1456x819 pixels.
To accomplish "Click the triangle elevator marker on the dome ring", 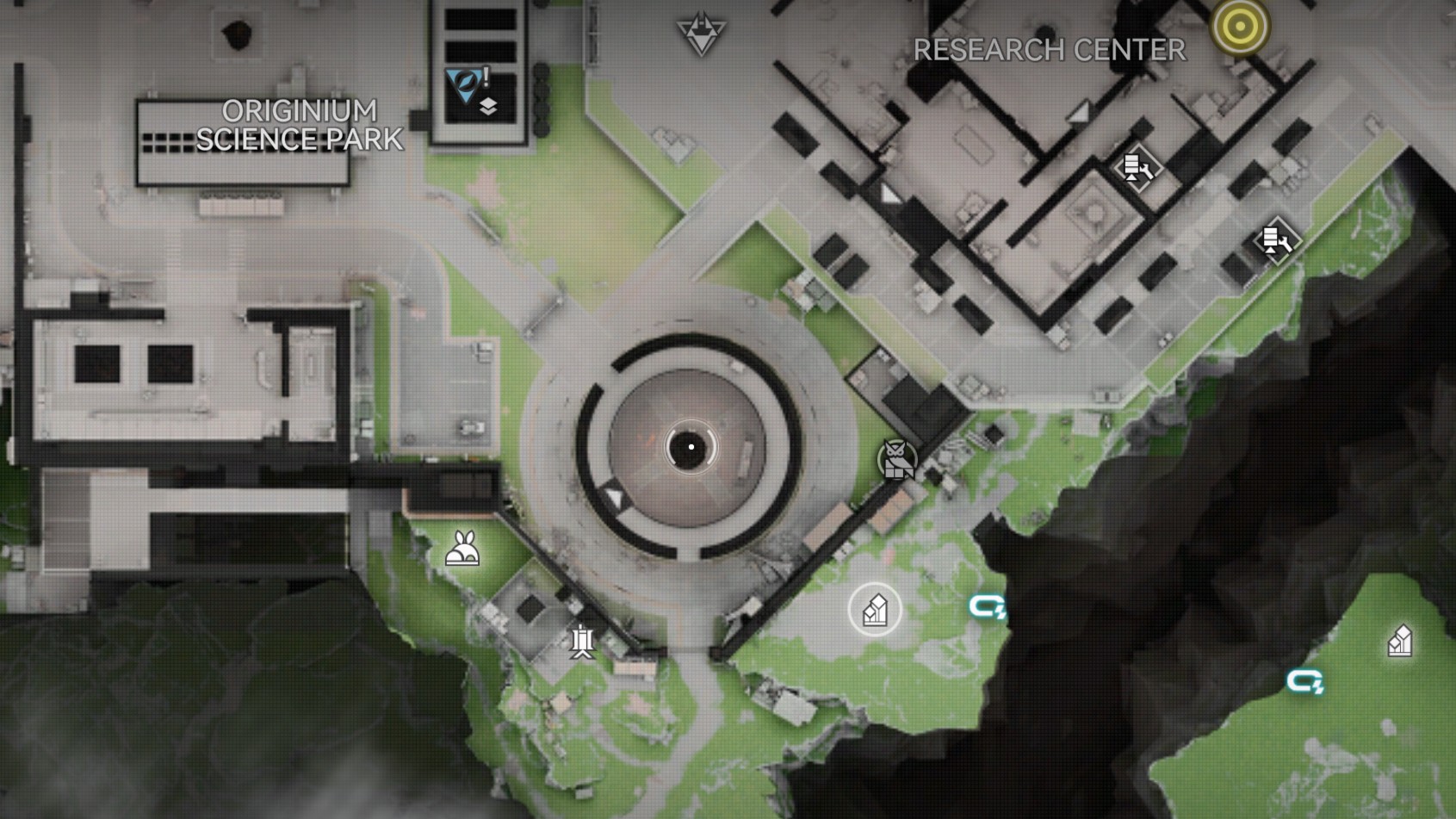I will (615, 497).
